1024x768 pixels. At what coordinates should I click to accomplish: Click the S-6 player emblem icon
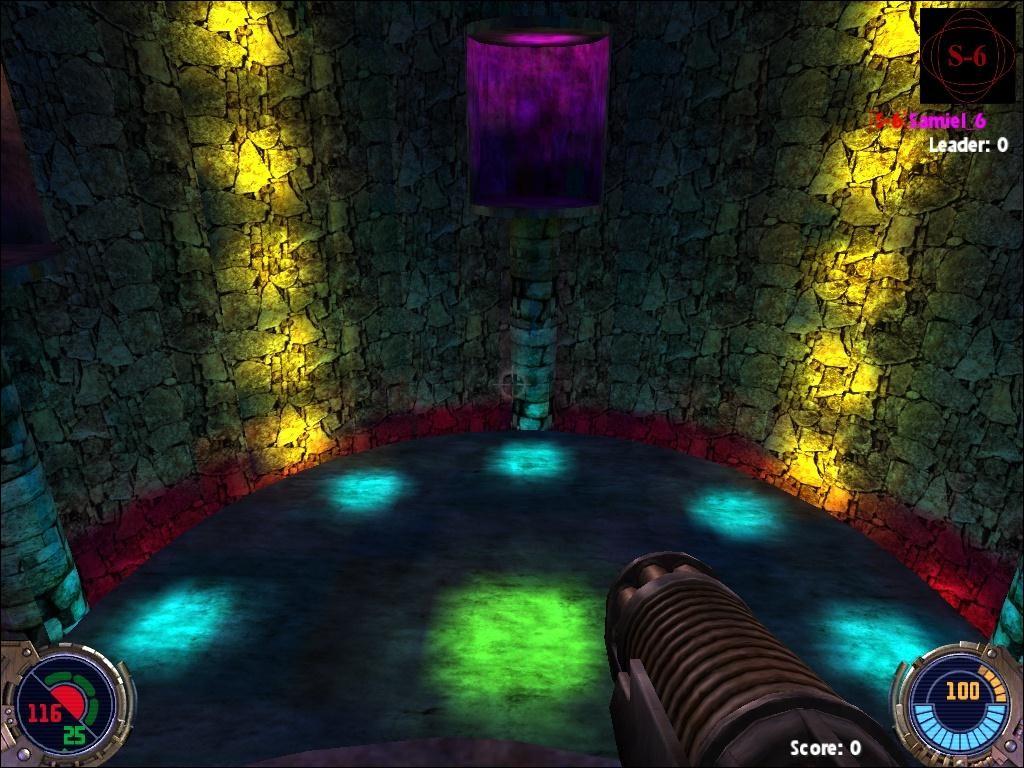pyautogui.click(x=966, y=57)
